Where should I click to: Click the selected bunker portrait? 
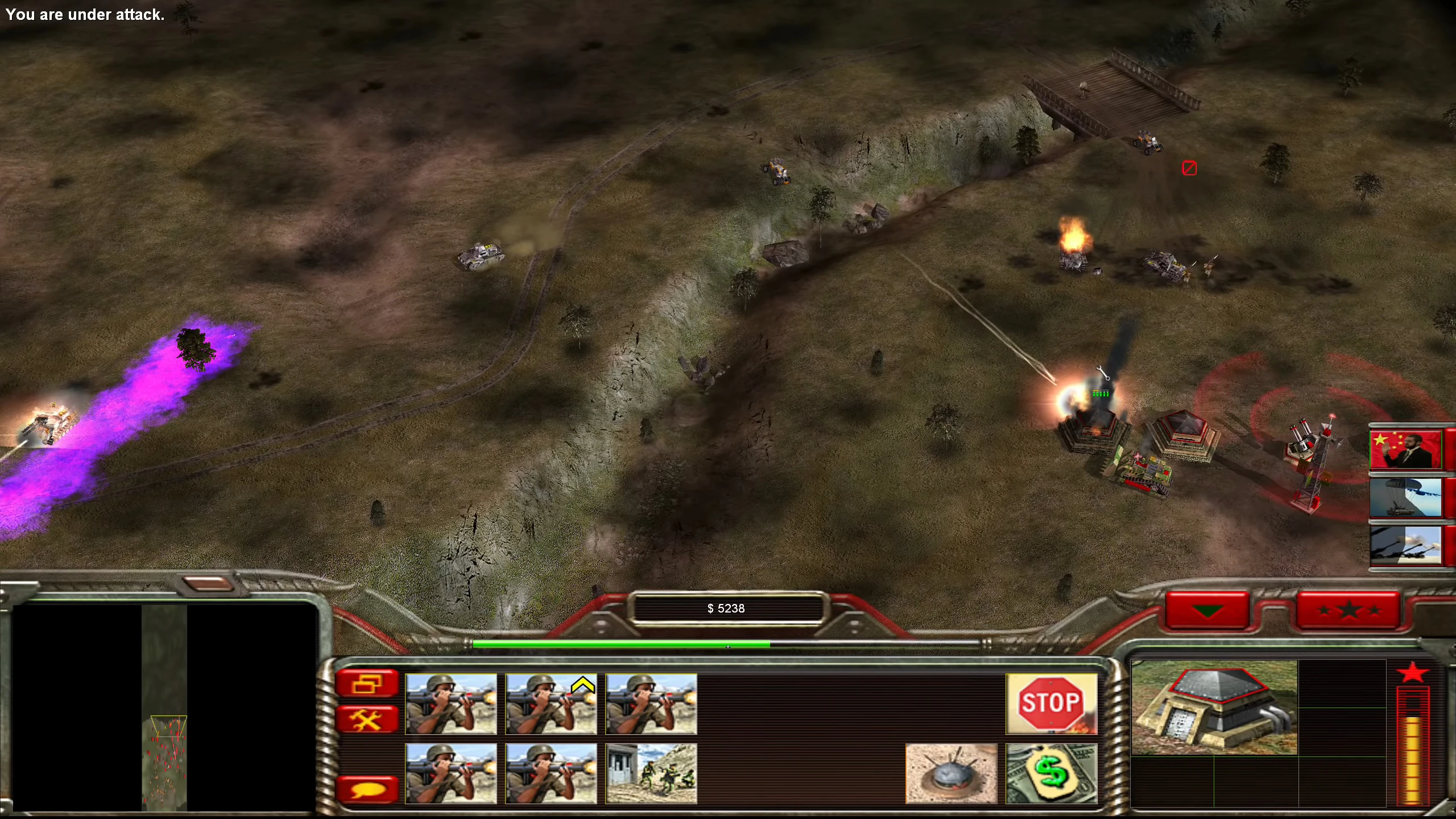[x=1214, y=708]
